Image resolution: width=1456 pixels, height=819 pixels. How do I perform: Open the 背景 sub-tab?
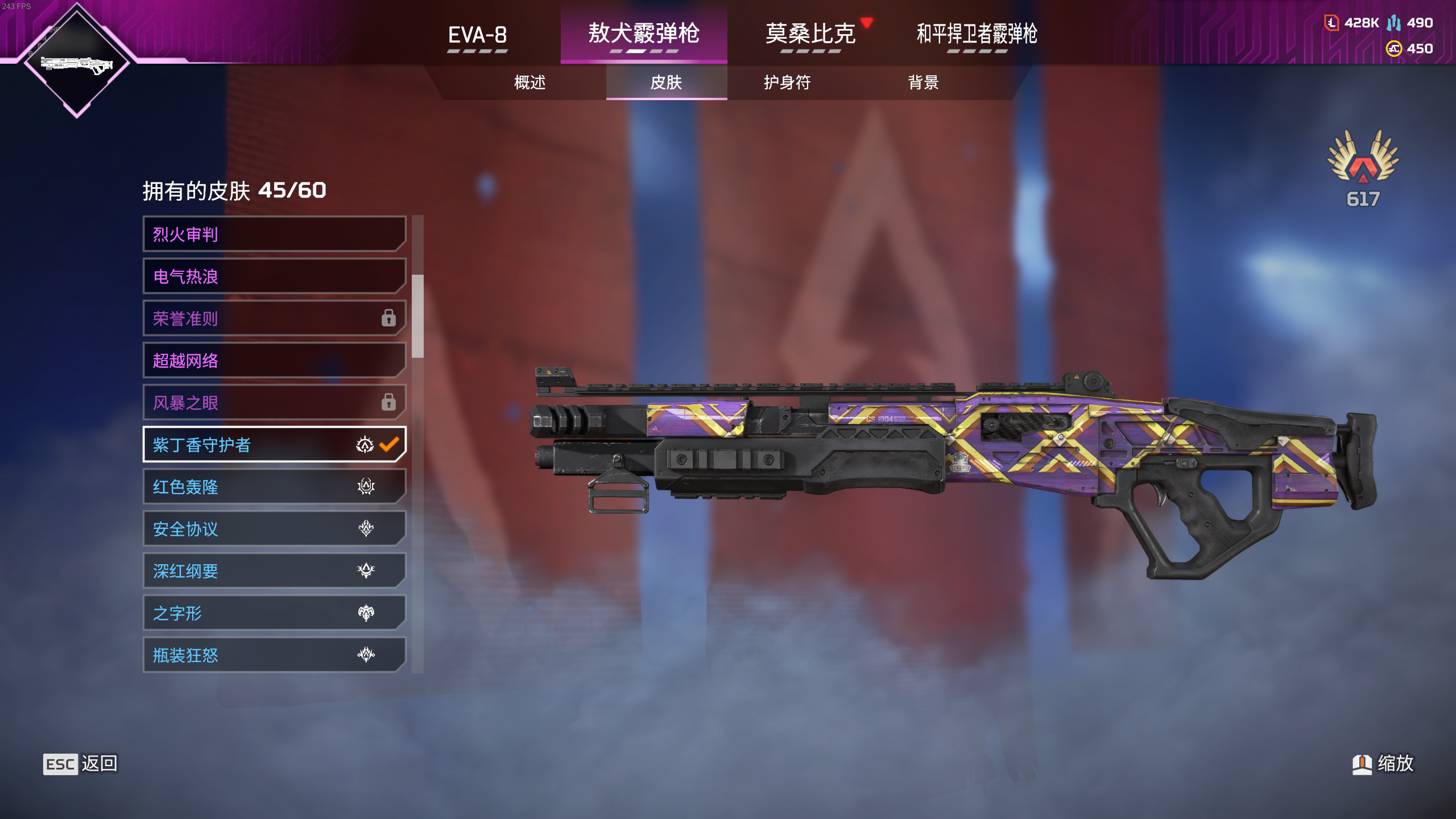point(923,82)
